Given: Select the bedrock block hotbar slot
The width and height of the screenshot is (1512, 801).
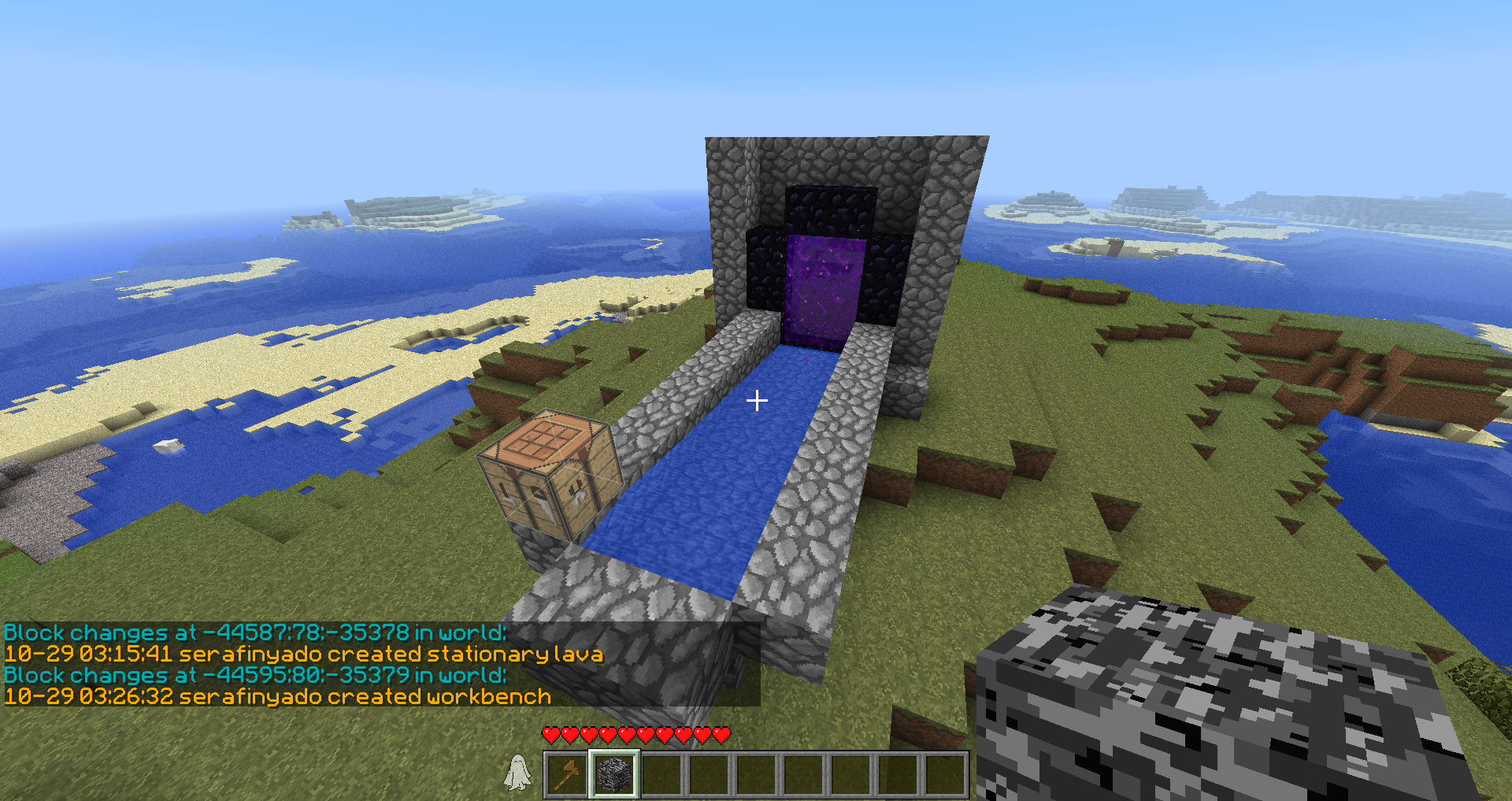Looking at the screenshot, I should pos(614,773).
